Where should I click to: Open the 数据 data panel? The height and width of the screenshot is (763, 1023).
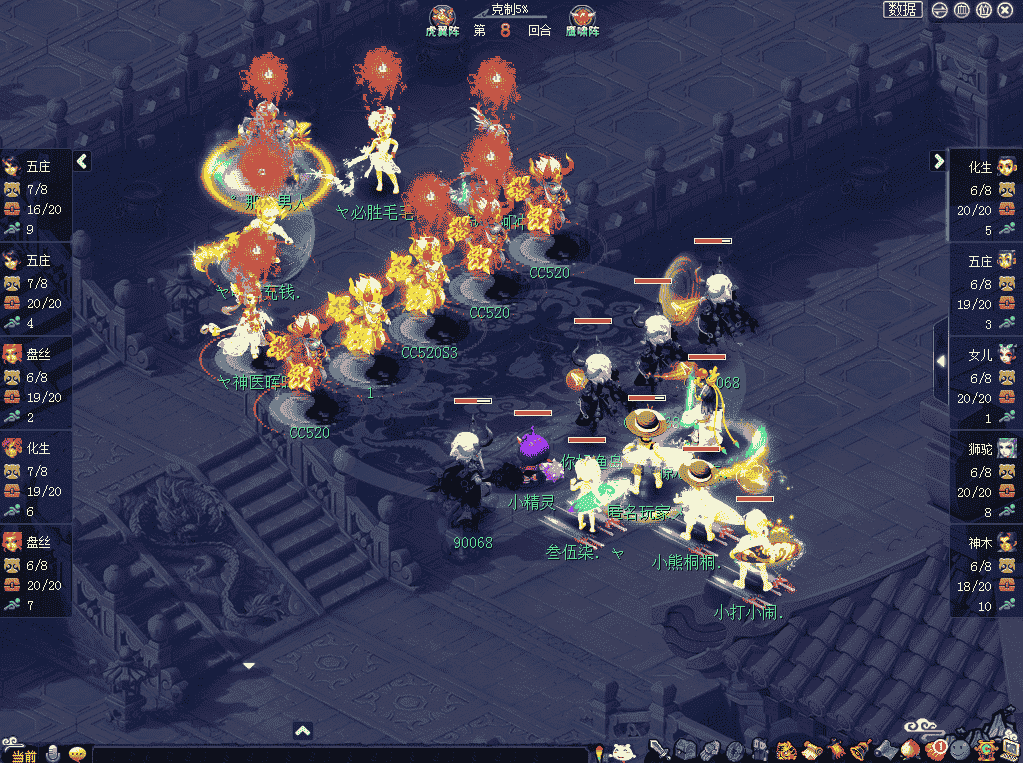click(903, 10)
